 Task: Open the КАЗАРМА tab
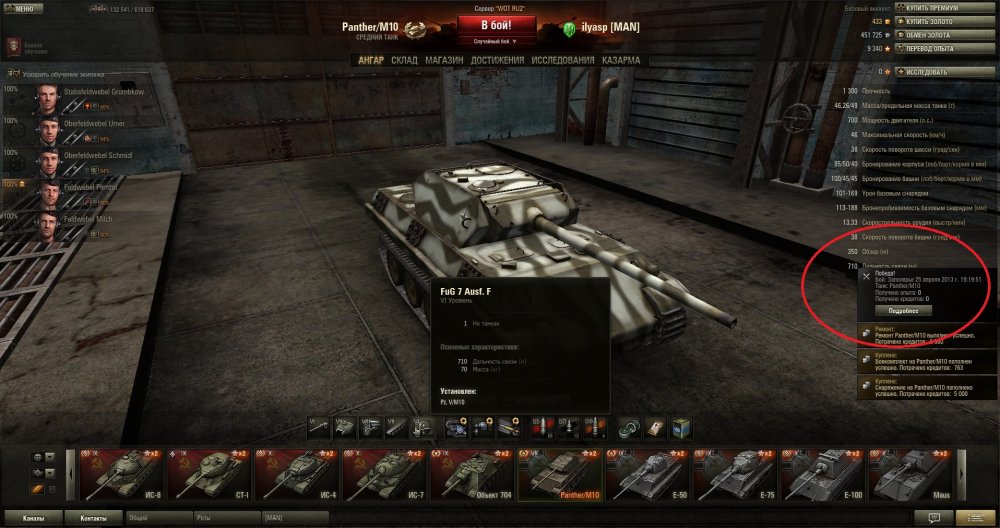click(620, 60)
